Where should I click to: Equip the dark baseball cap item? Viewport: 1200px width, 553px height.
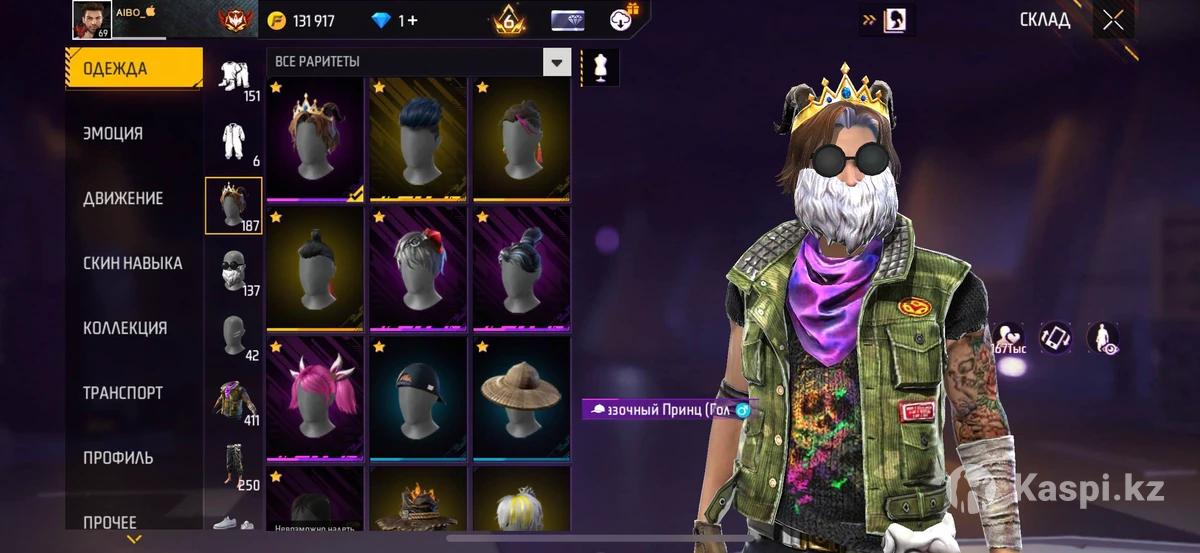click(x=418, y=400)
